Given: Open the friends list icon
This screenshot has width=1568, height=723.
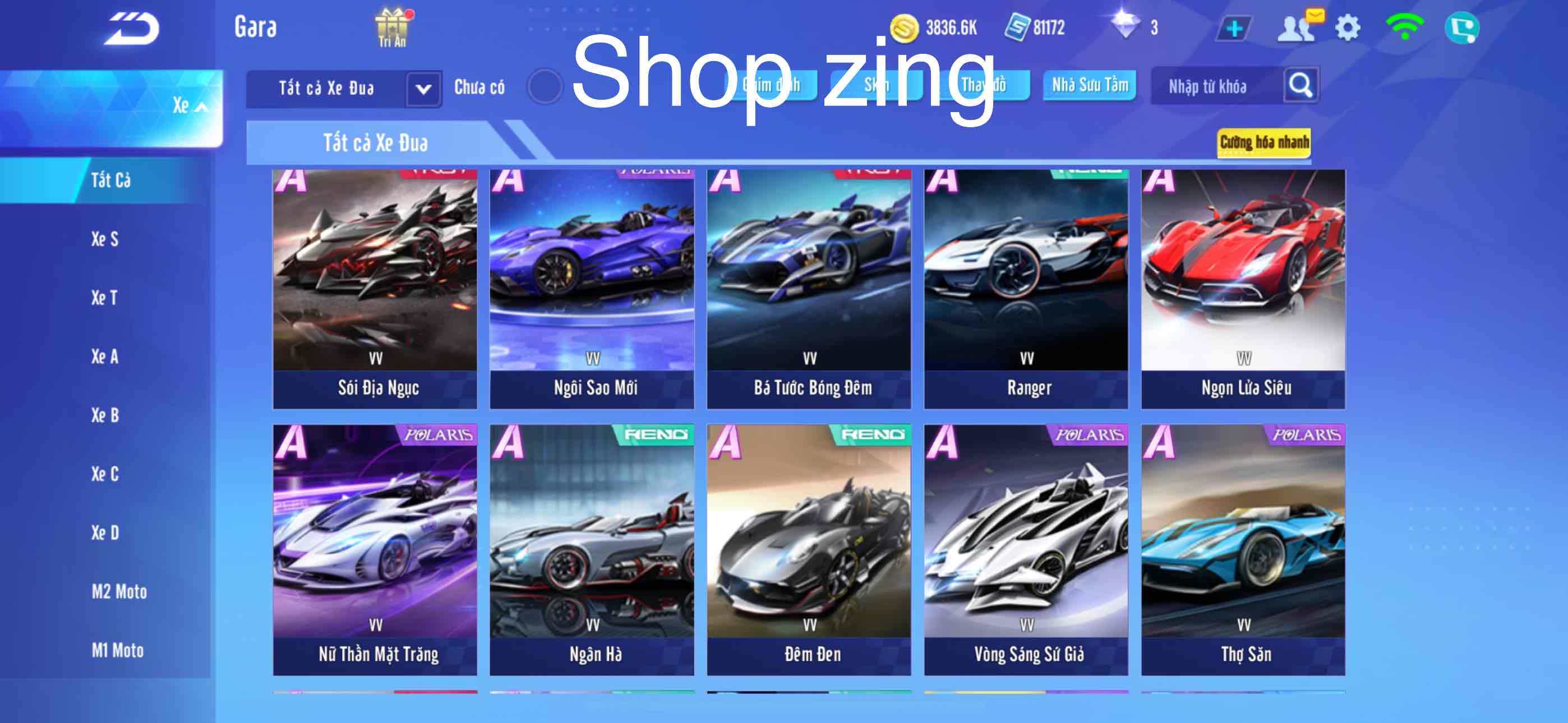Looking at the screenshot, I should [x=1297, y=28].
